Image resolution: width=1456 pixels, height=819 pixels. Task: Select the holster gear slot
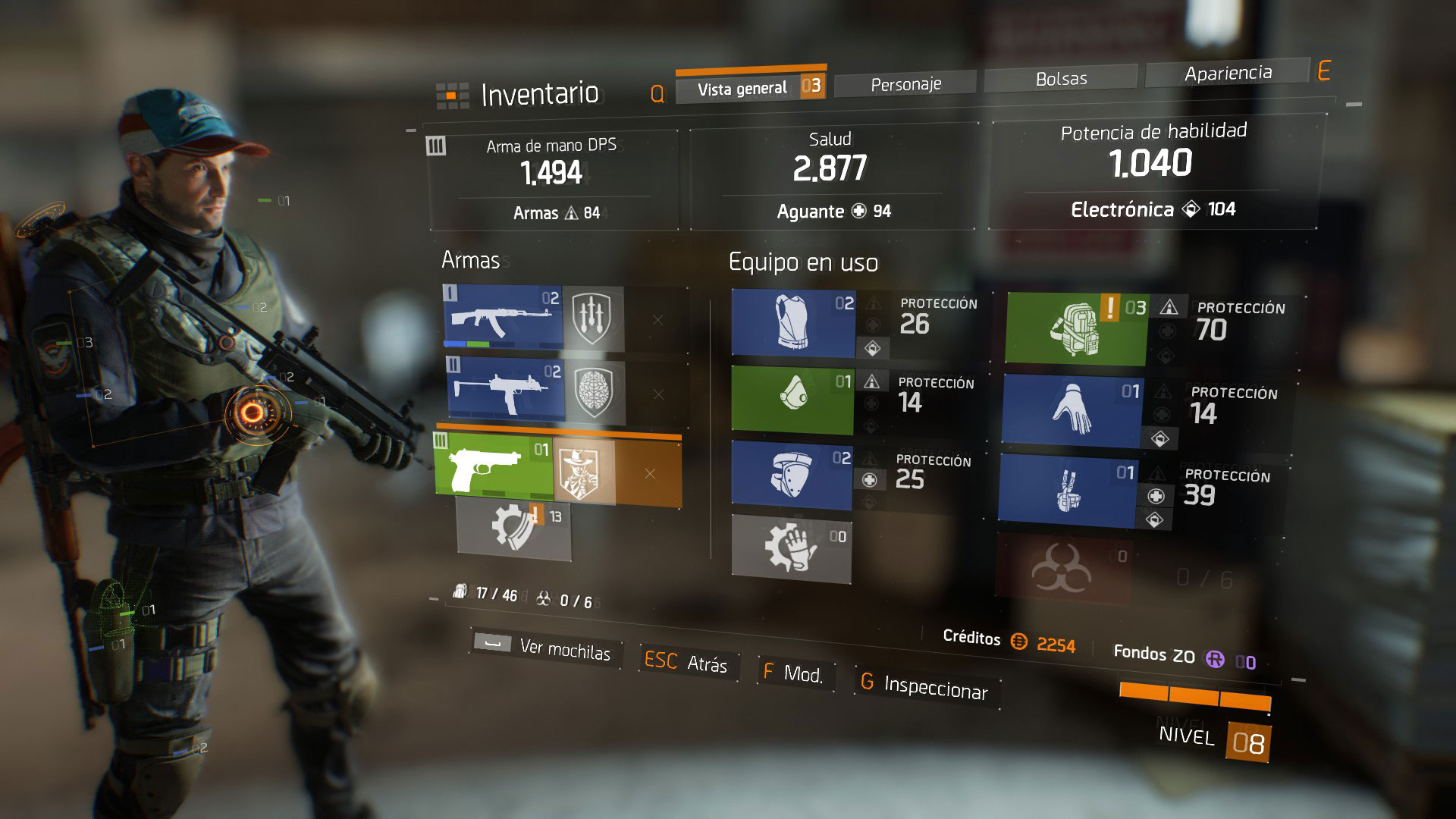(x=1067, y=489)
